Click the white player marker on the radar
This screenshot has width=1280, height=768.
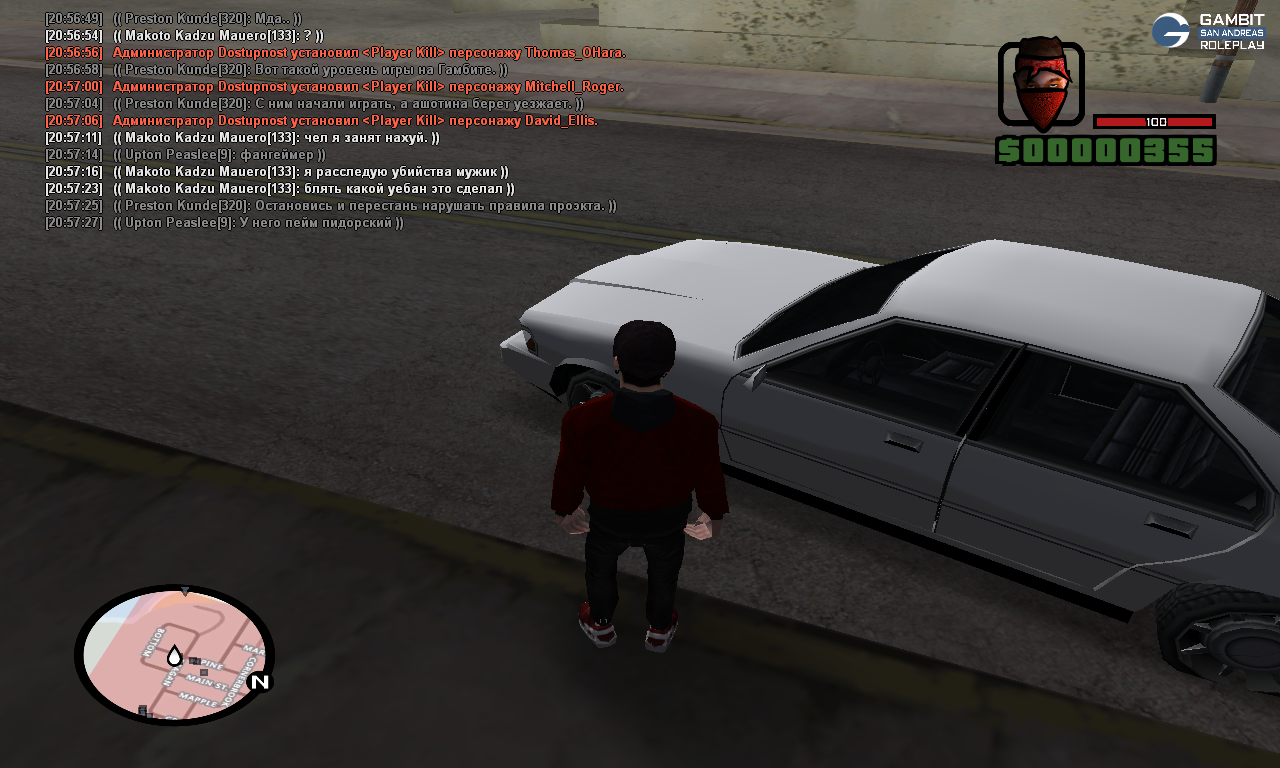coord(174,656)
